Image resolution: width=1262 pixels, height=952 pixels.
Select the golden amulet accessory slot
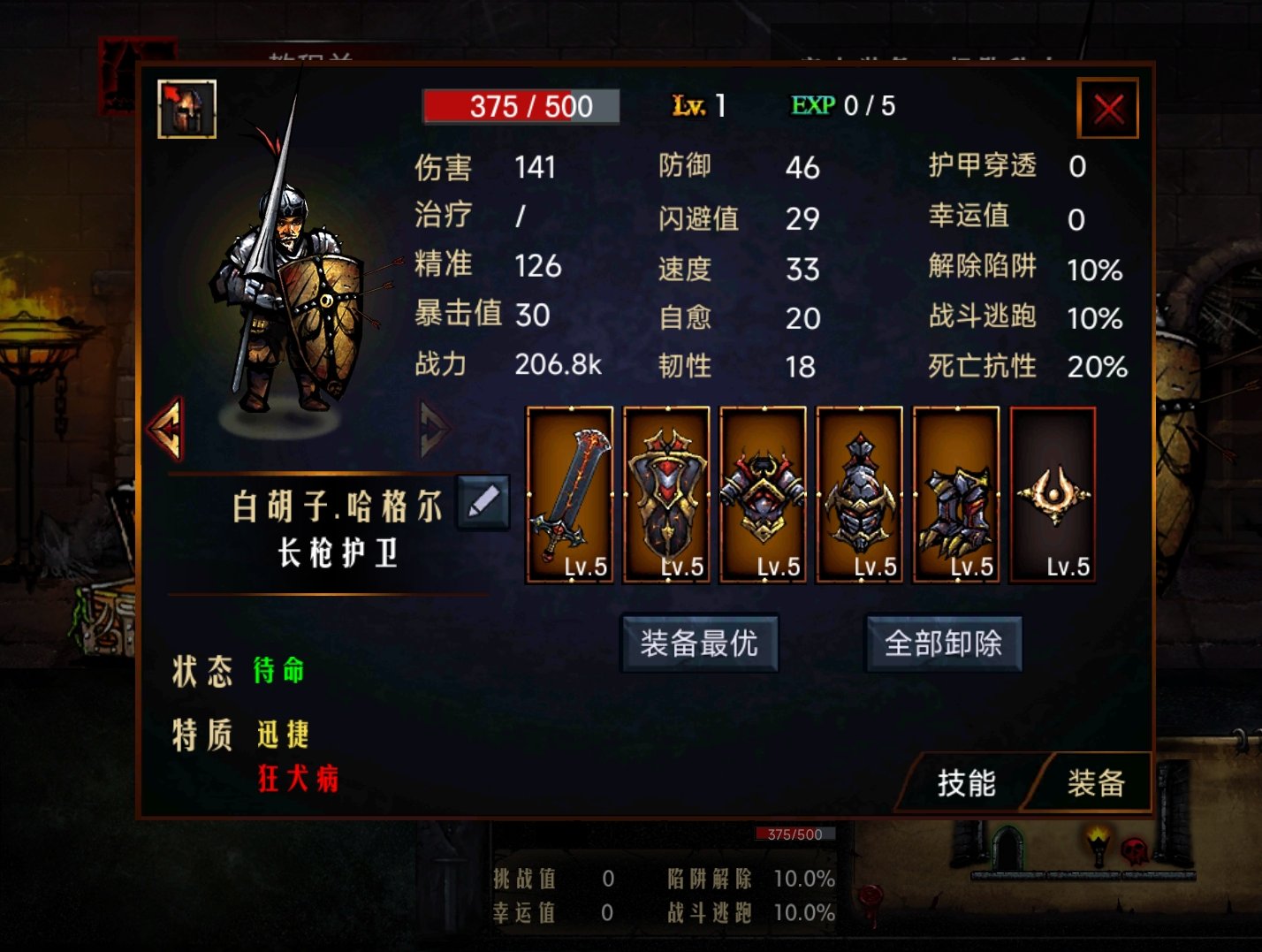[x=1053, y=494]
